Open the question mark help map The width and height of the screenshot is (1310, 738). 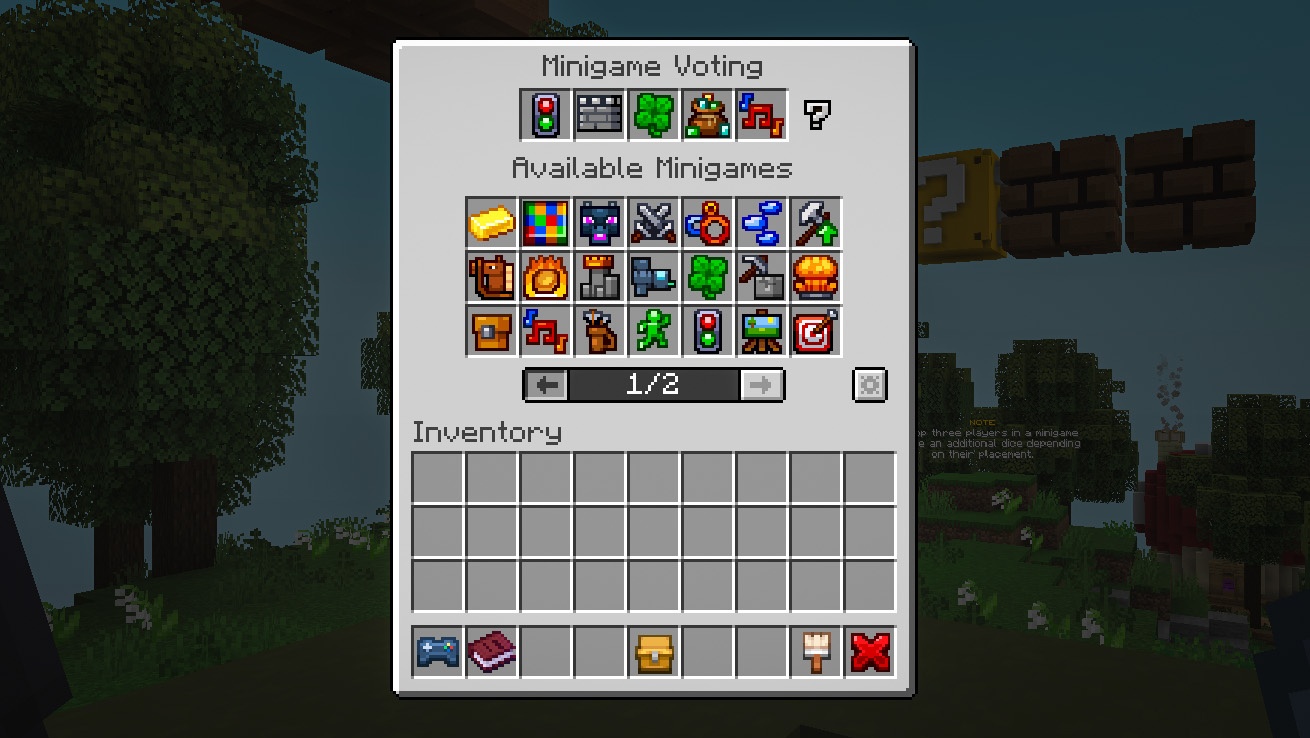pyautogui.click(x=816, y=113)
